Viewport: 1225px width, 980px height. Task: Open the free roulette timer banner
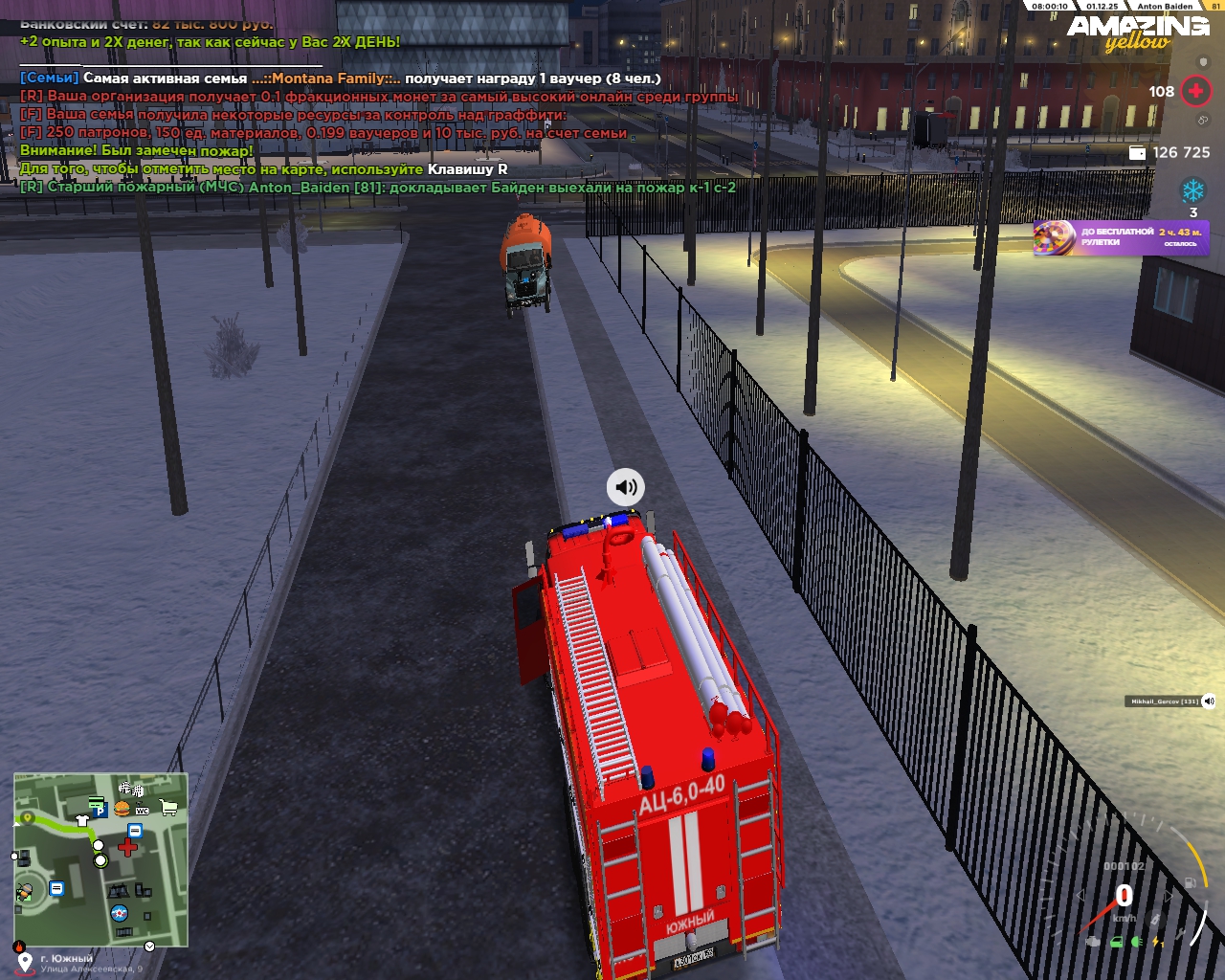coord(1121,237)
